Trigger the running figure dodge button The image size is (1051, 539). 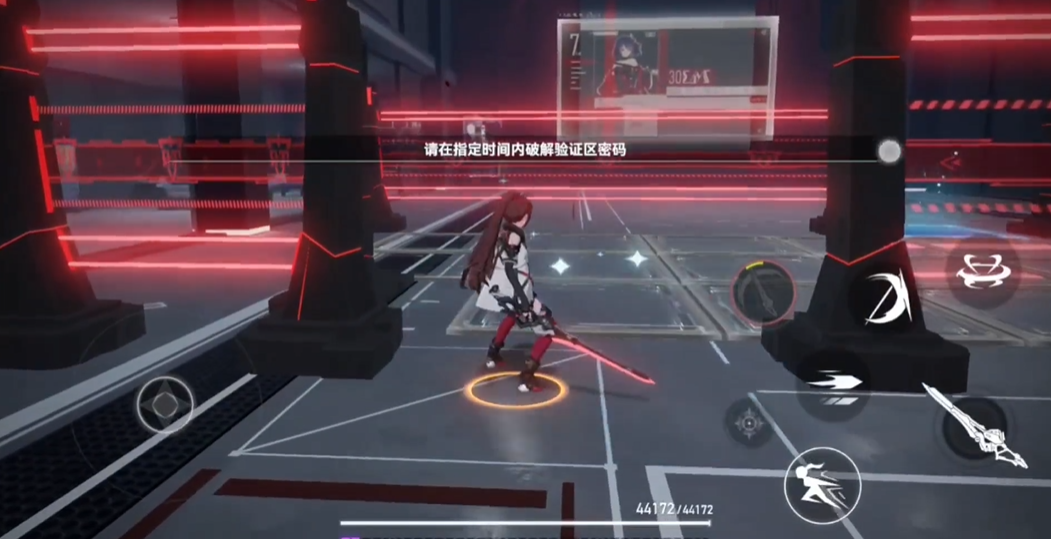pyautogui.click(x=822, y=485)
